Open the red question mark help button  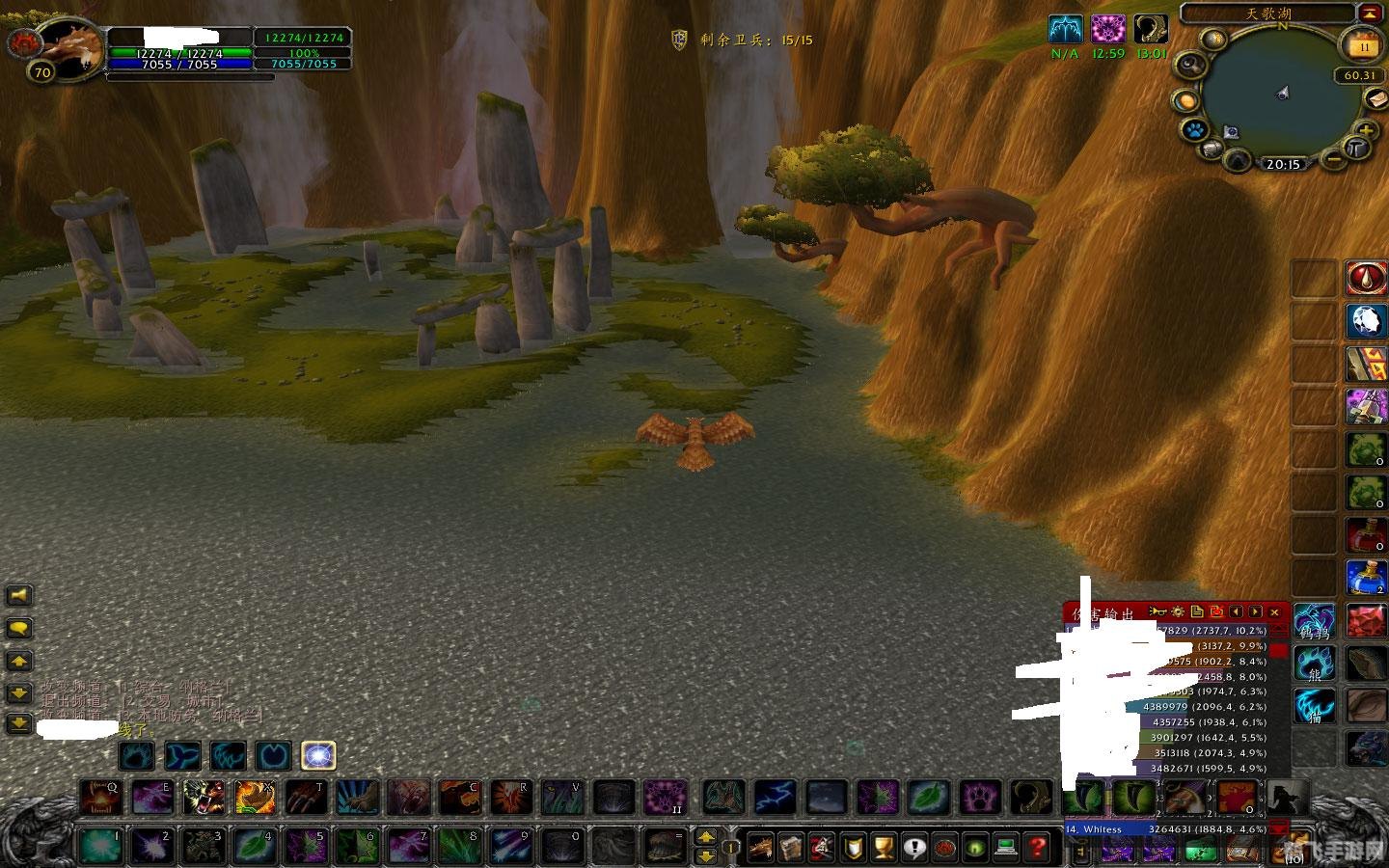coord(1037,847)
